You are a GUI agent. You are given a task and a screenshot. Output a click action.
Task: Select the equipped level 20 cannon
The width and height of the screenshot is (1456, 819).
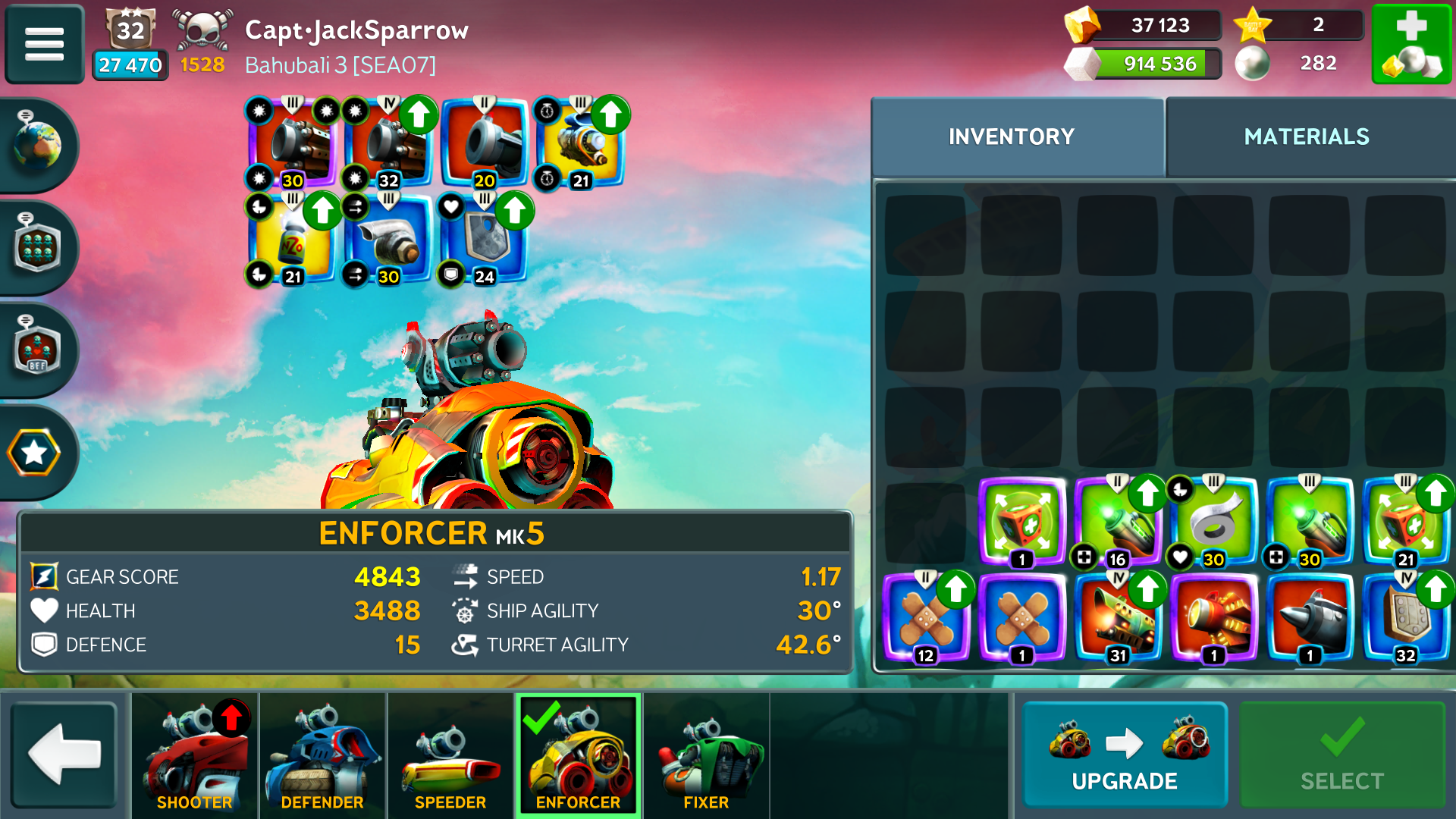[x=484, y=143]
